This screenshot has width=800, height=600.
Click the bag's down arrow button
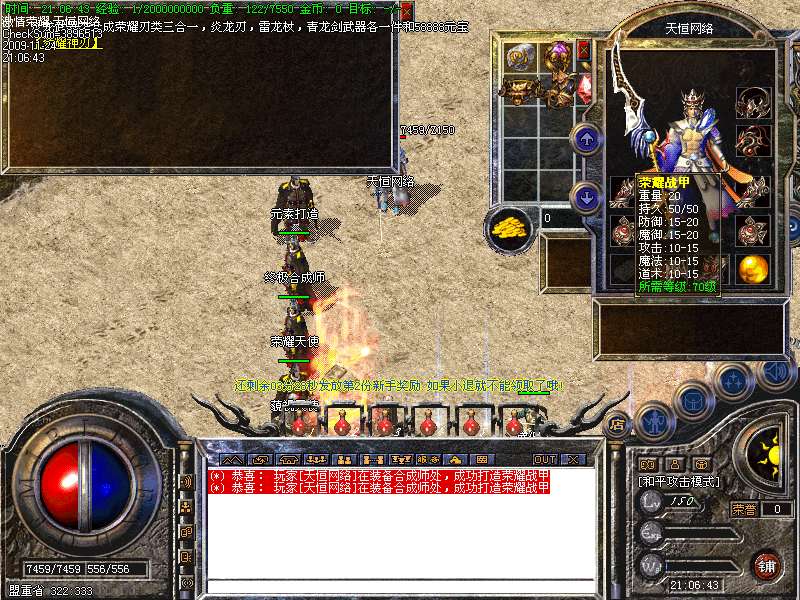tap(587, 196)
